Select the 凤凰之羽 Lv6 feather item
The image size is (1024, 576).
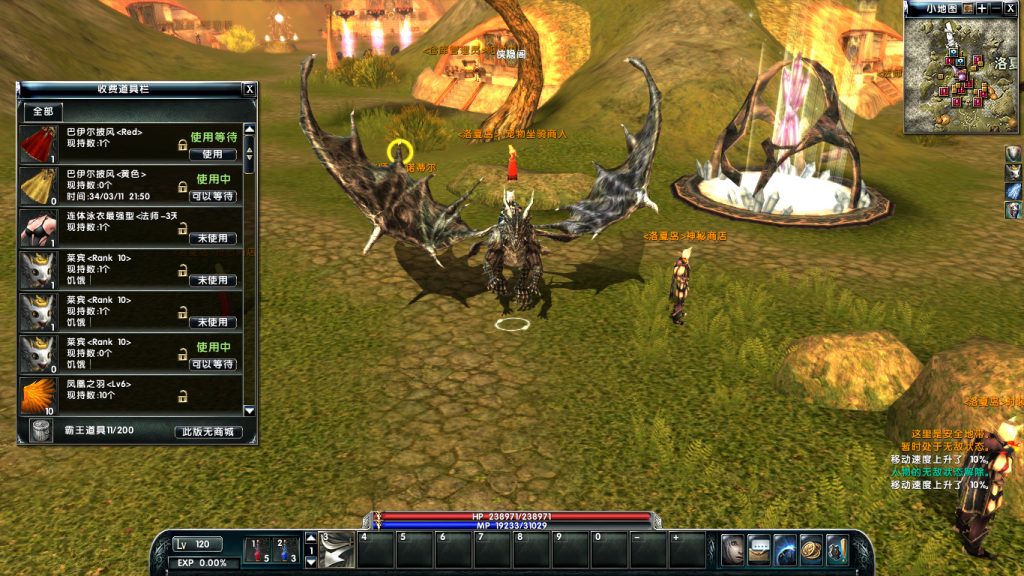38,396
